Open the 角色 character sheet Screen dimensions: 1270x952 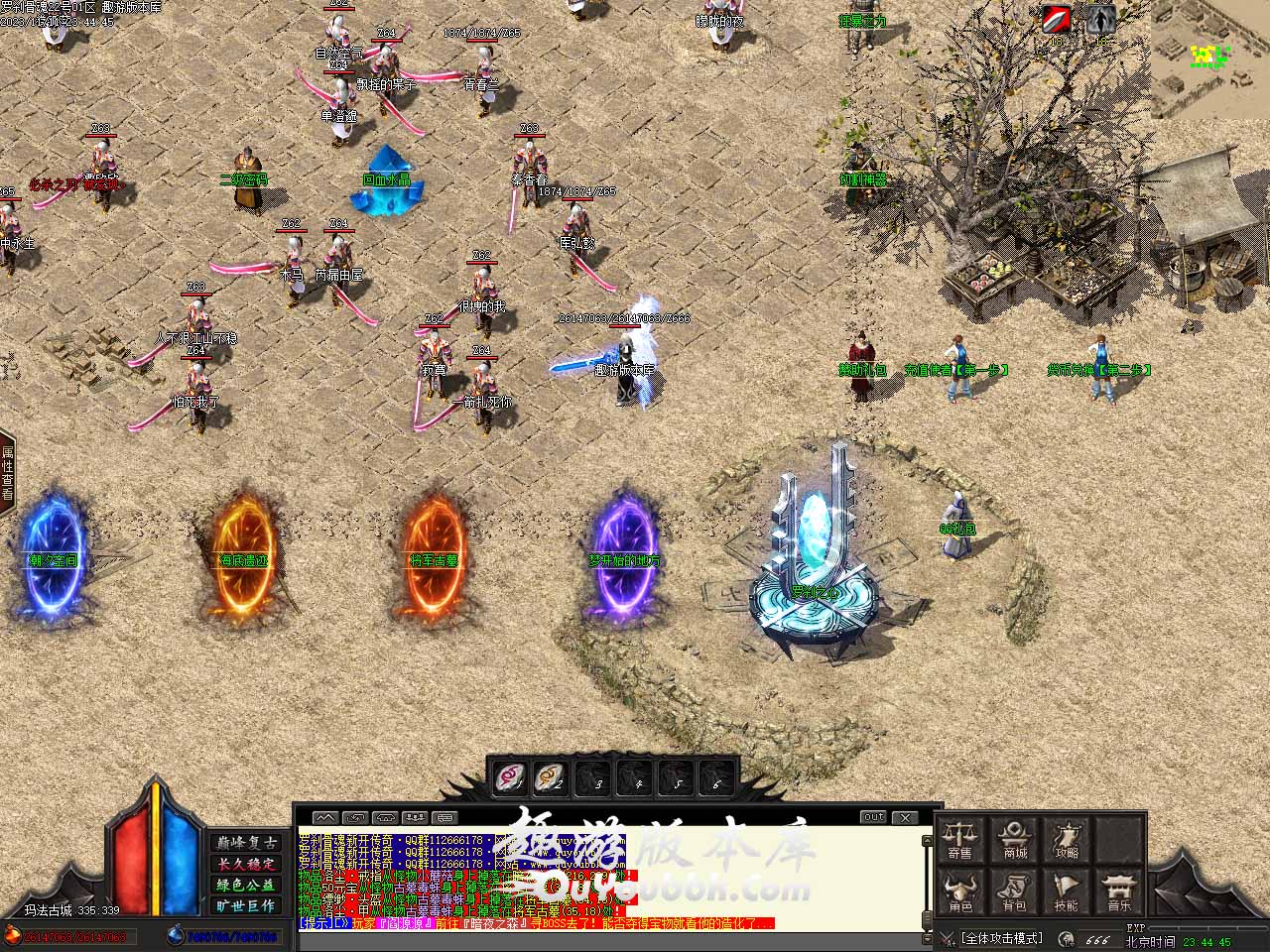pyautogui.click(x=959, y=892)
